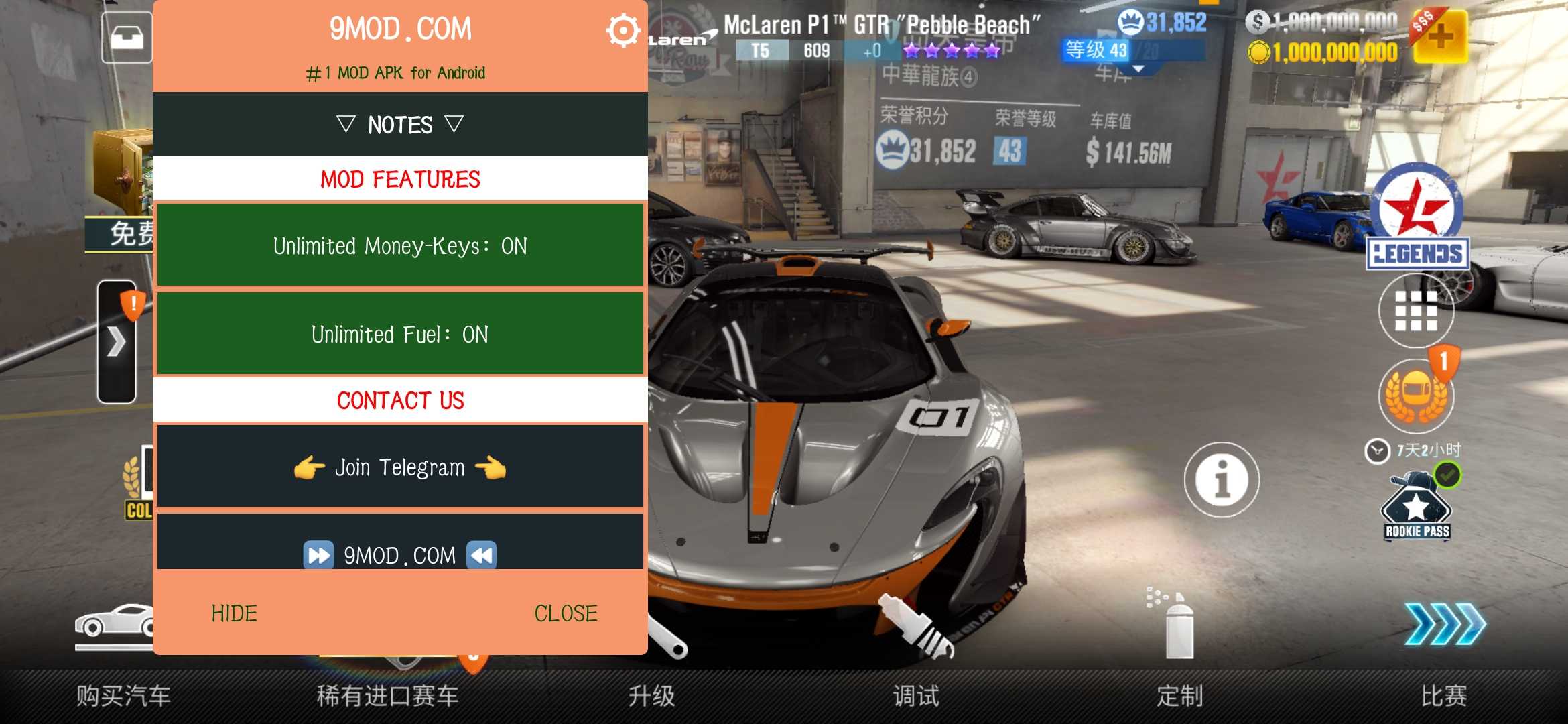Switch to 调试 tuning tab
This screenshot has height=724, width=1568.
click(916, 696)
